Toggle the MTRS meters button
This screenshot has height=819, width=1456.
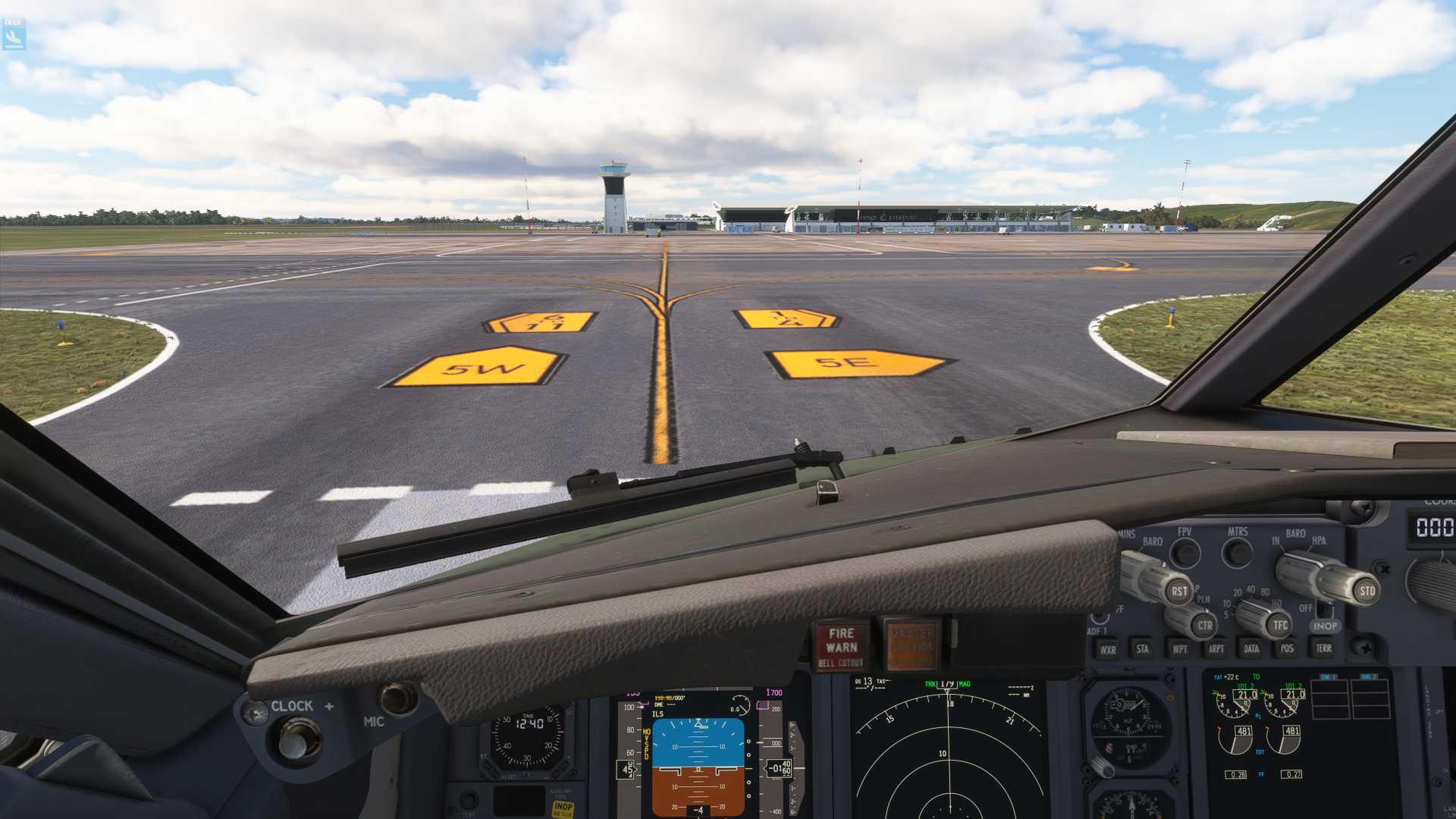click(1238, 554)
